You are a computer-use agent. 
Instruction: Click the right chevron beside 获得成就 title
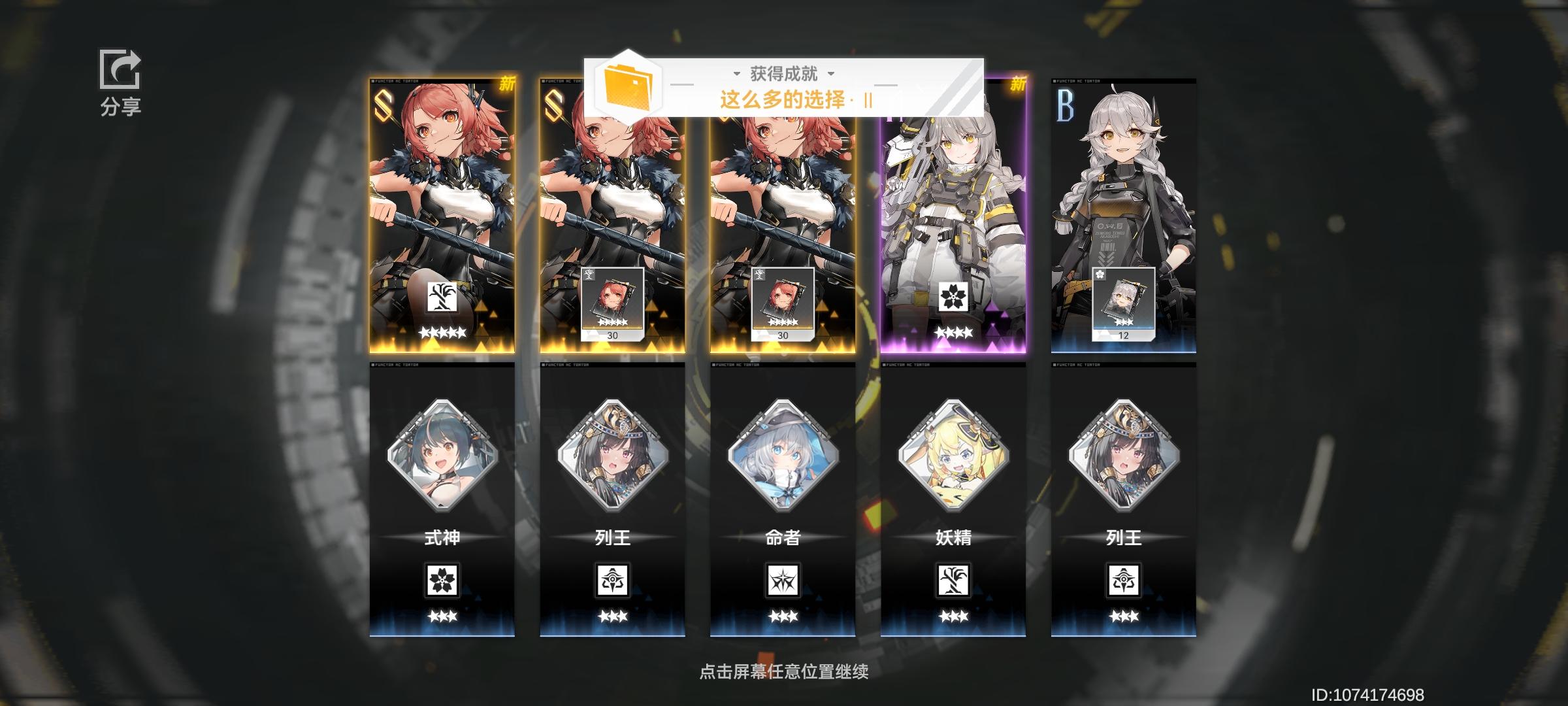(830, 74)
